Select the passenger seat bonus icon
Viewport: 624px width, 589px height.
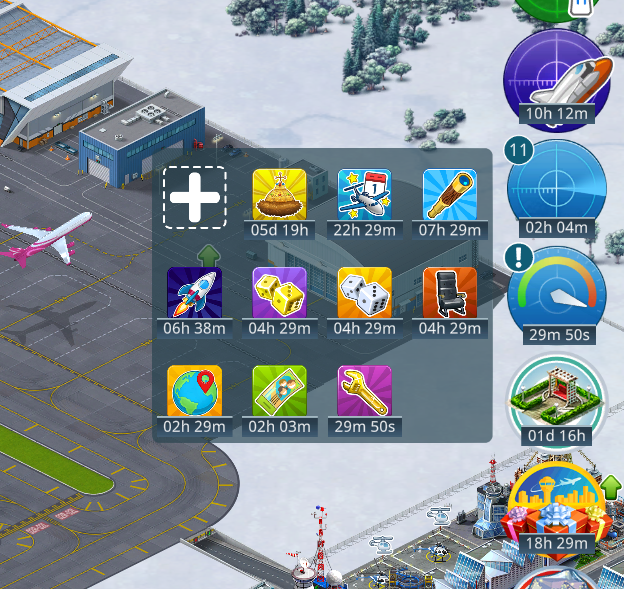[x=450, y=293]
